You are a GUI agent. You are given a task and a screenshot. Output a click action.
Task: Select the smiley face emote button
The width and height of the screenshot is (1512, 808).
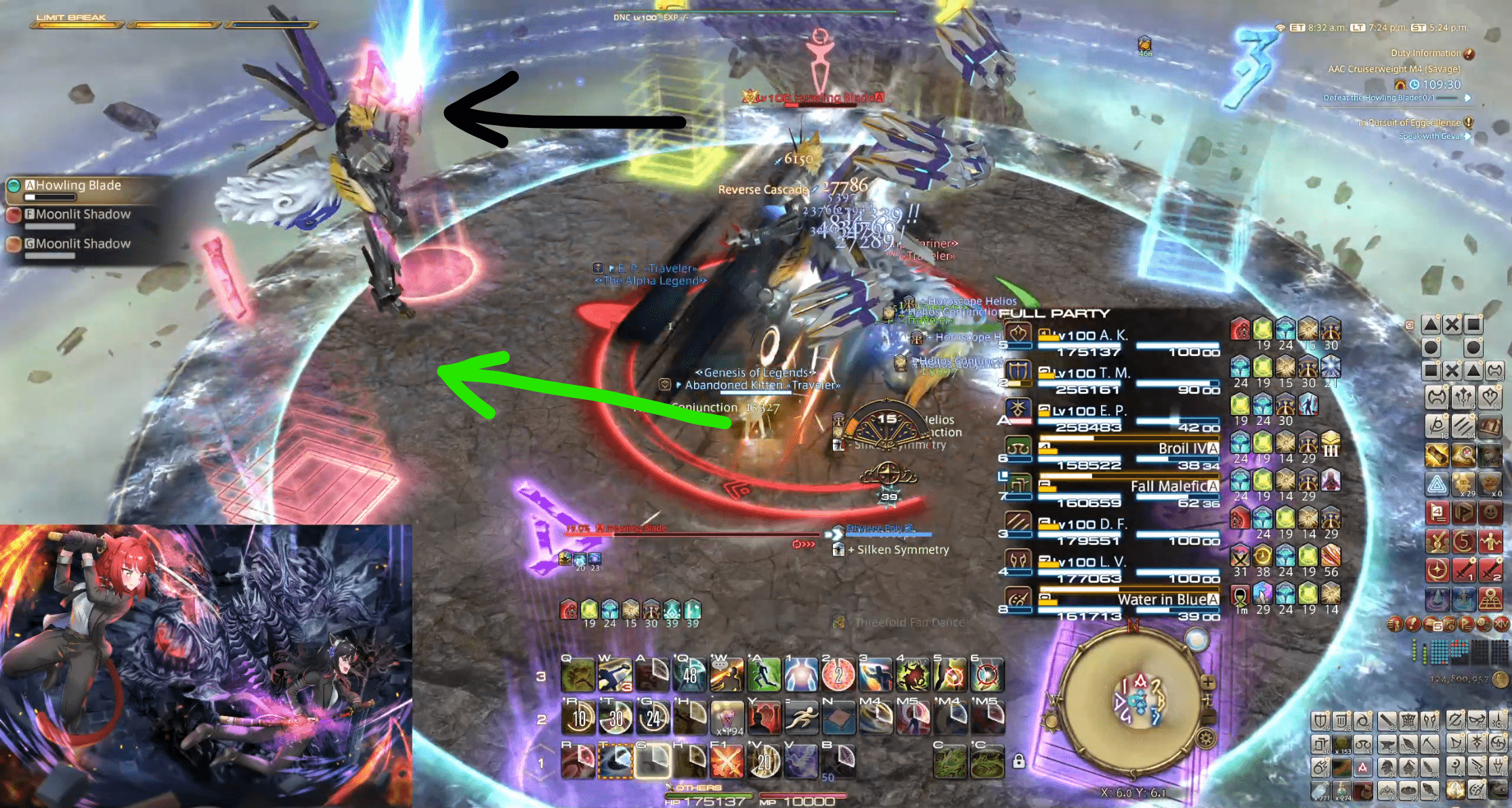(x=1490, y=512)
